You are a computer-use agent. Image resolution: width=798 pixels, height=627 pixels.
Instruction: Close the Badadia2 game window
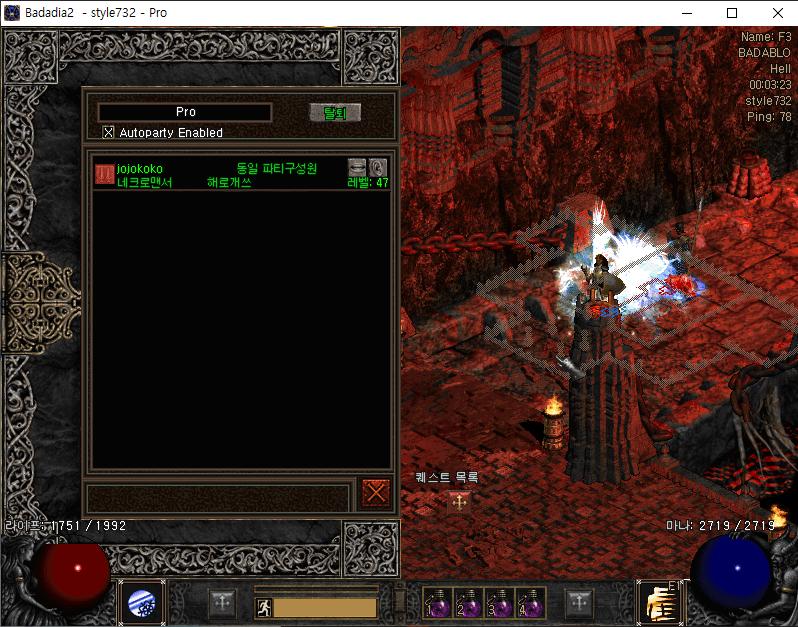click(x=777, y=13)
